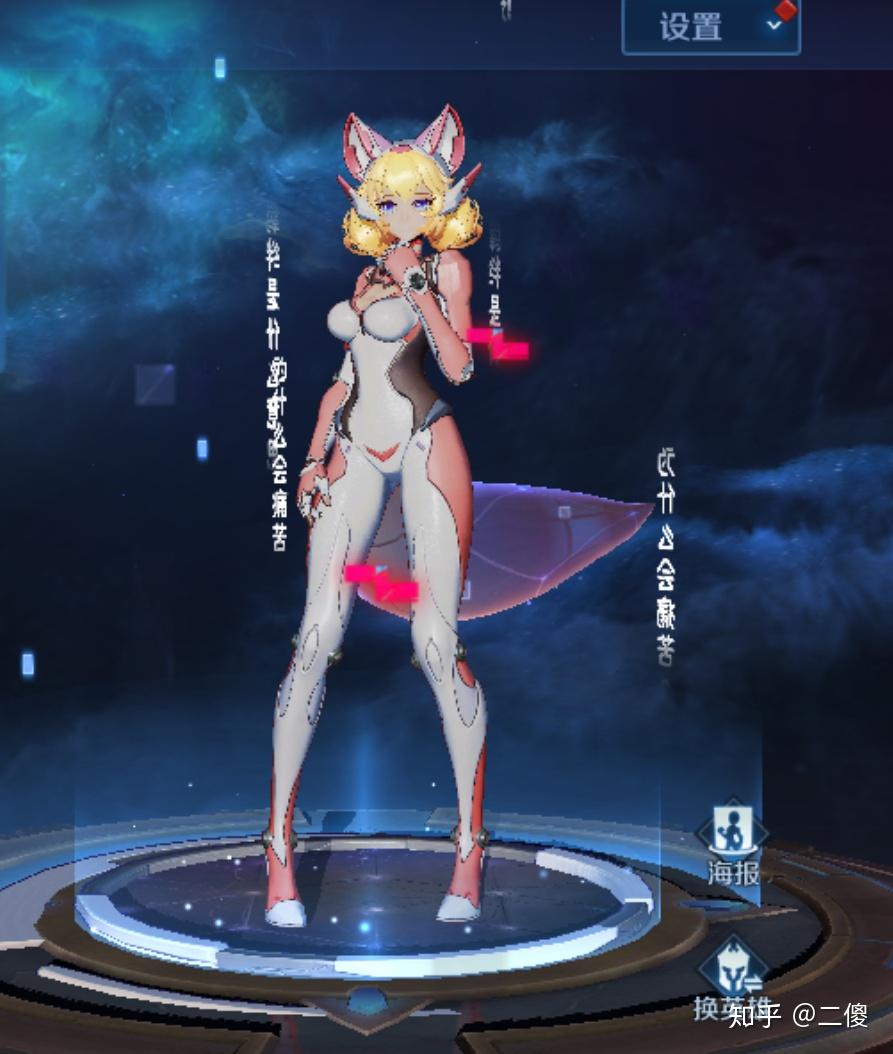Screen dimensions: 893x1054
Task: View the 海报 poster
Action: [733, 845]
